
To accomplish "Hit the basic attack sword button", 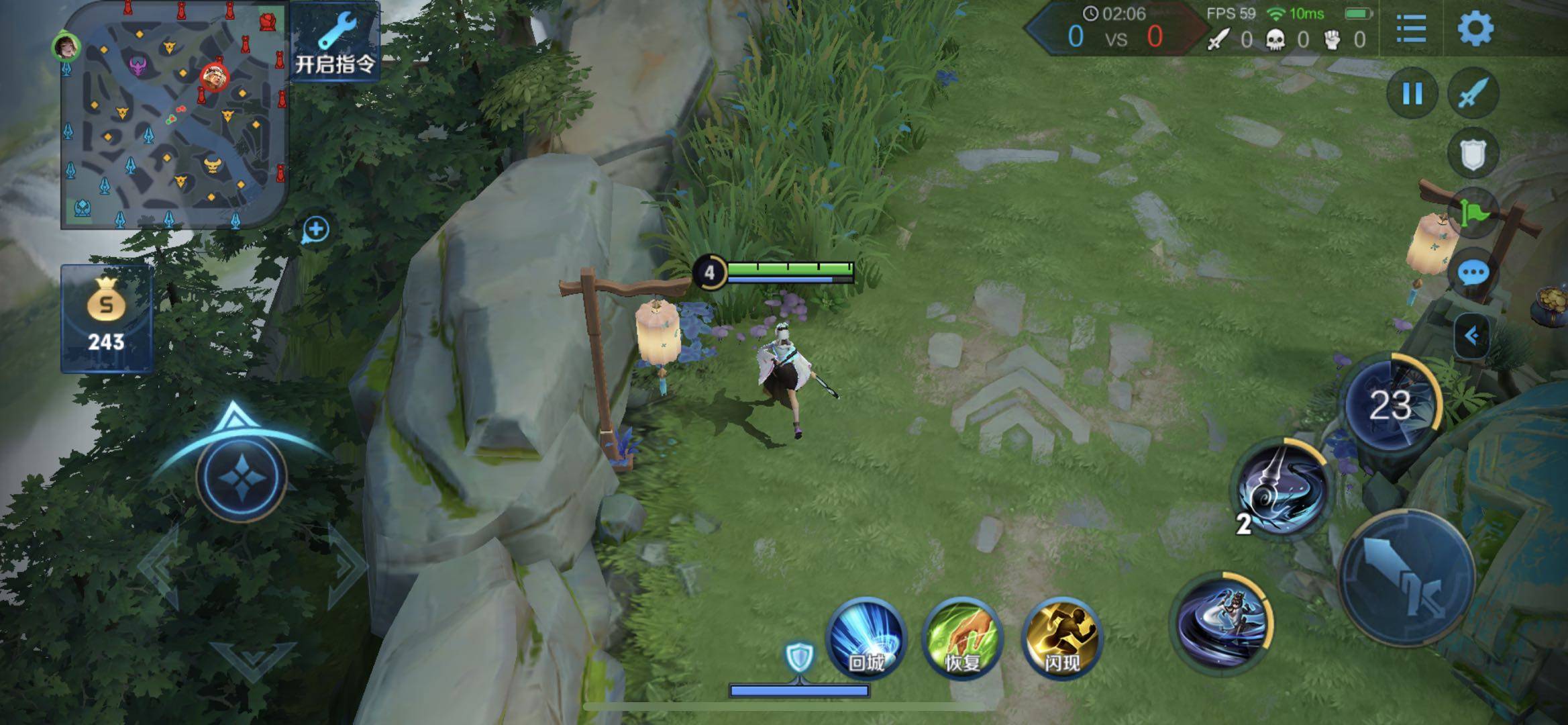I will (1408, 578).
